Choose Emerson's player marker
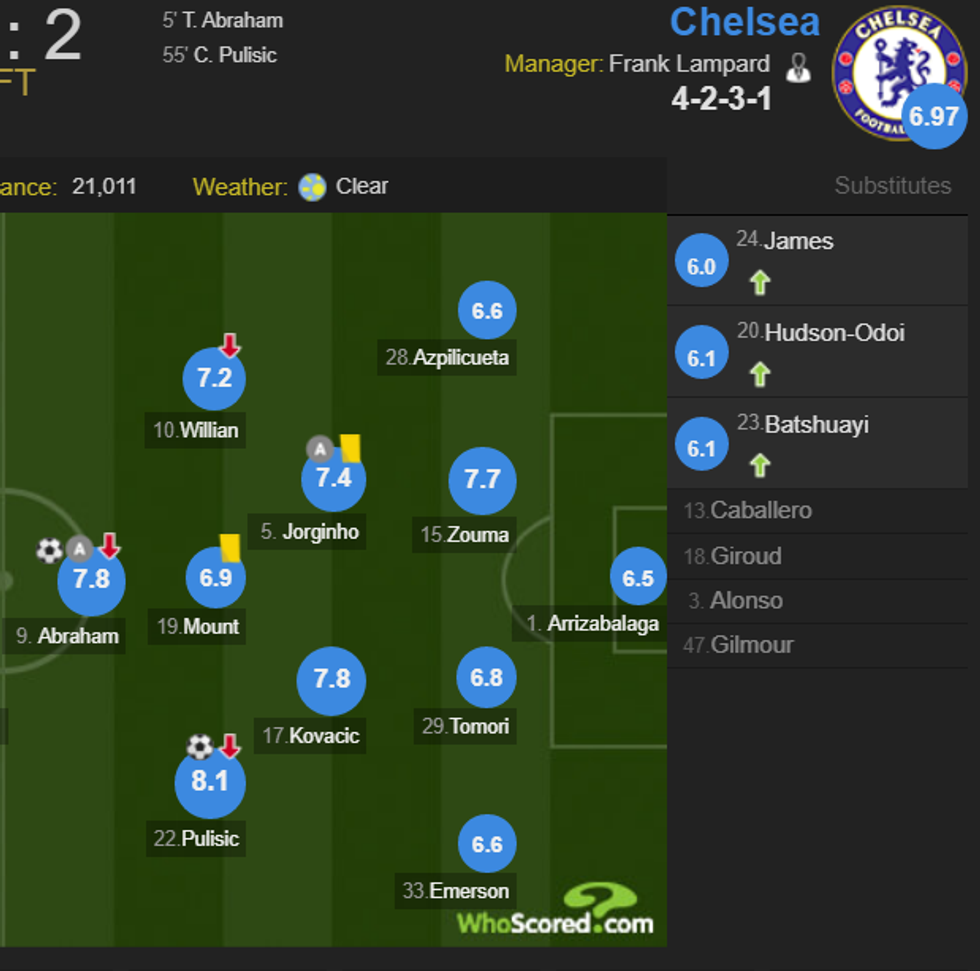The width and height of the screenshot is (980, 971). (487, 845)
